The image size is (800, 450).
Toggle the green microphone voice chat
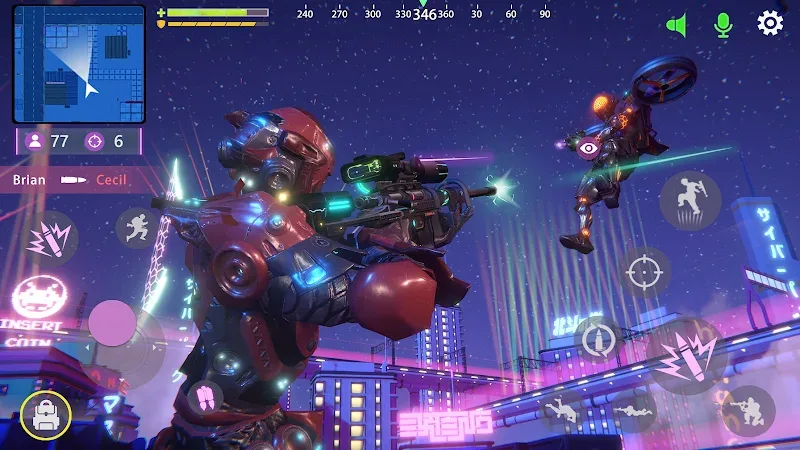pyautogui.click(x=723, y=25)
